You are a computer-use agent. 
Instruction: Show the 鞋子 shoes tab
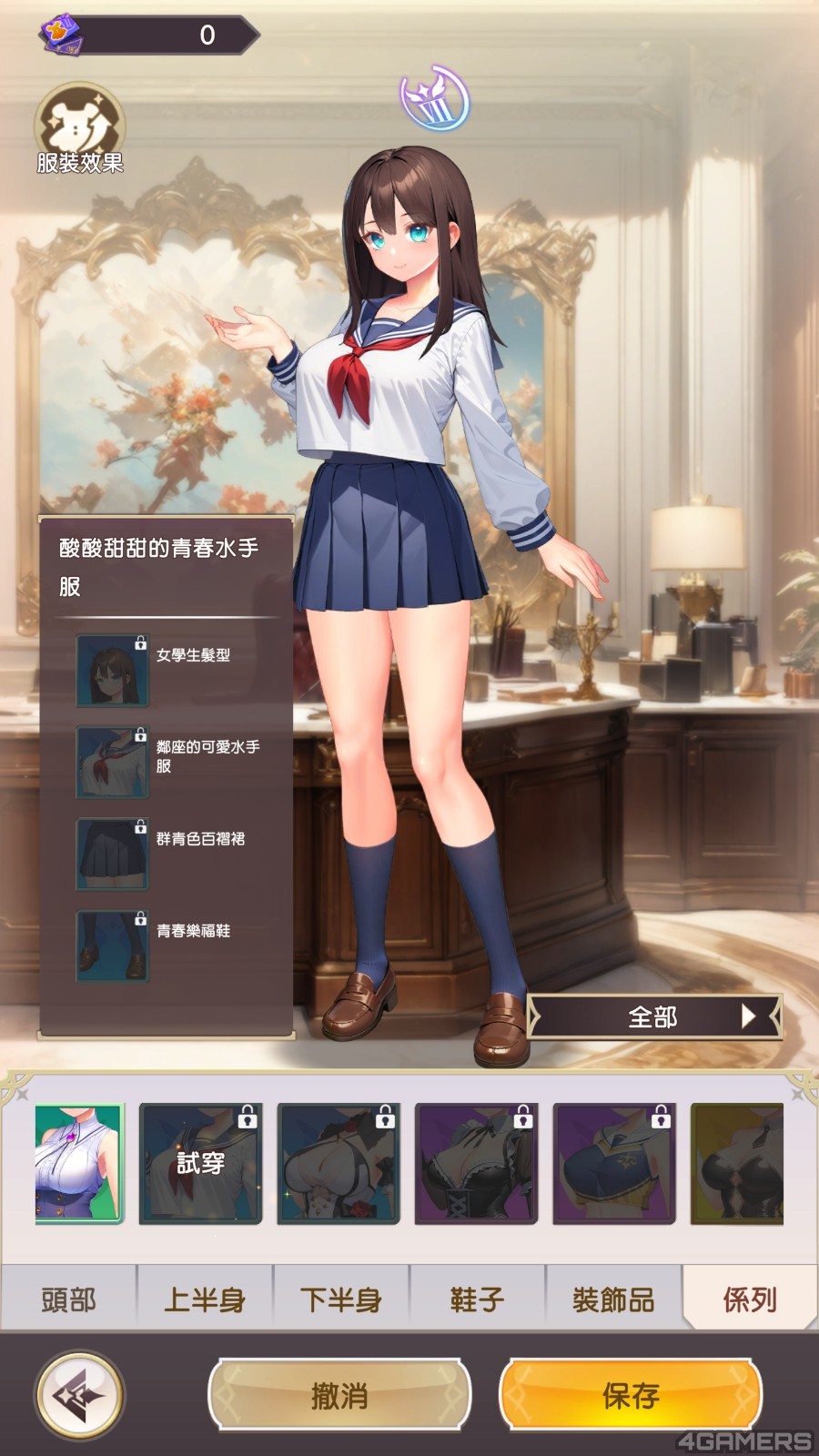click(477, 1299)
